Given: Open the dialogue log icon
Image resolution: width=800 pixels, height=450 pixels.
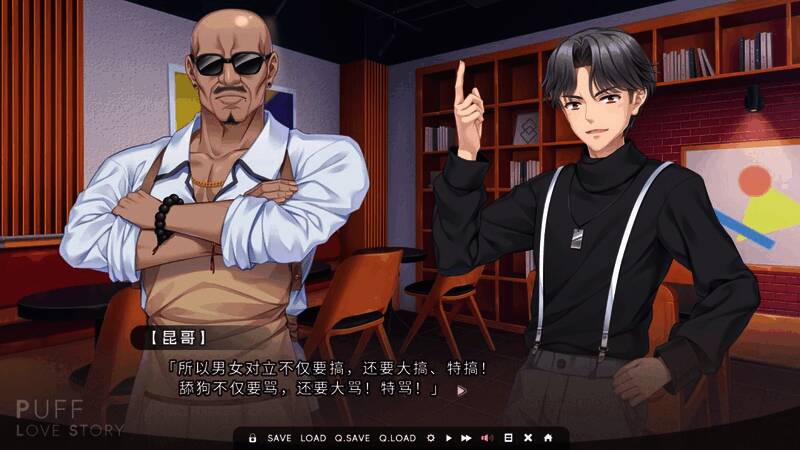Looking at the screenshot, I should pyautogui.click(x=508, y=438).
